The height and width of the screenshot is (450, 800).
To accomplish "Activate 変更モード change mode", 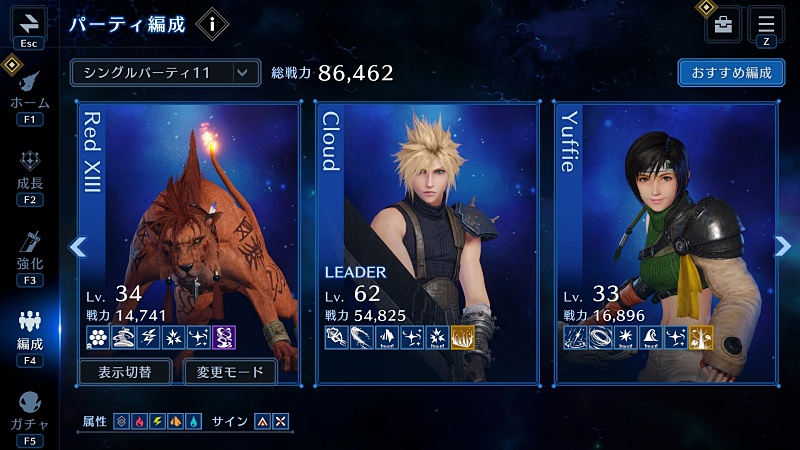I will [x=230, y=372].
